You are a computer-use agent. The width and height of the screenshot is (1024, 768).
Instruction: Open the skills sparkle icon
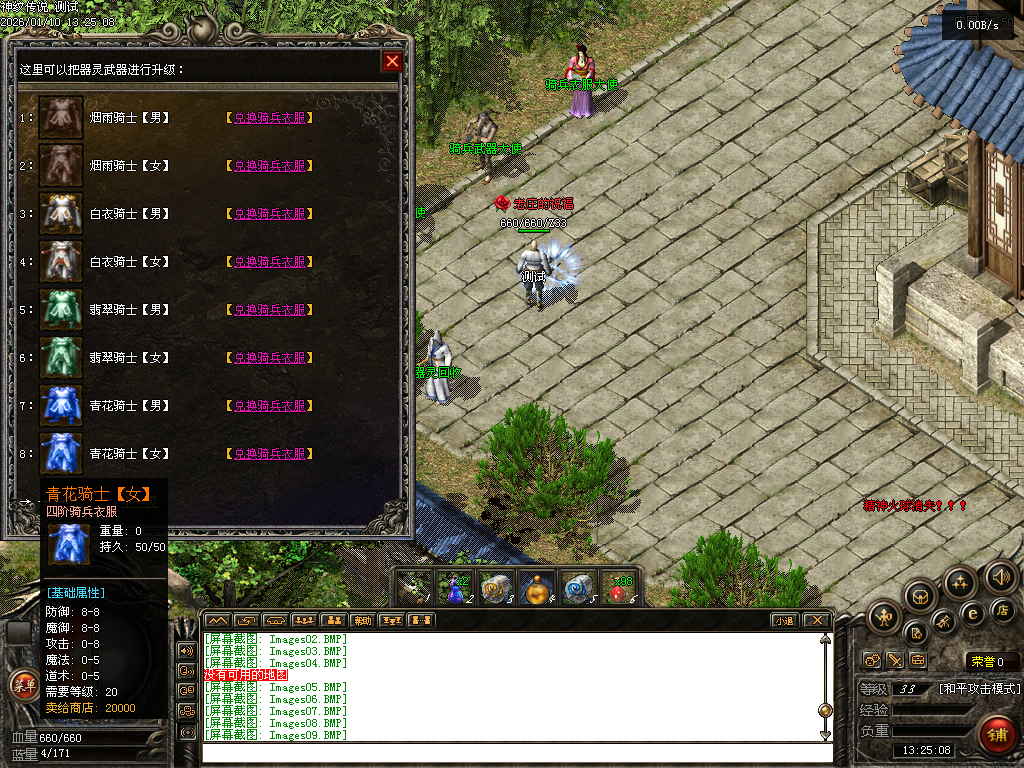pos(960,582)
